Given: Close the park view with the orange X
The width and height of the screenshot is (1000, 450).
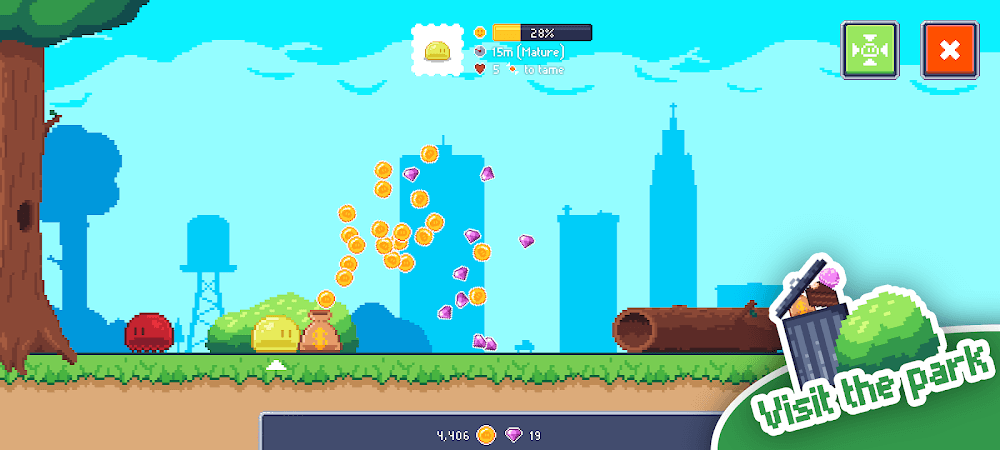Looking at the screenshot, I should click(949, 49).
